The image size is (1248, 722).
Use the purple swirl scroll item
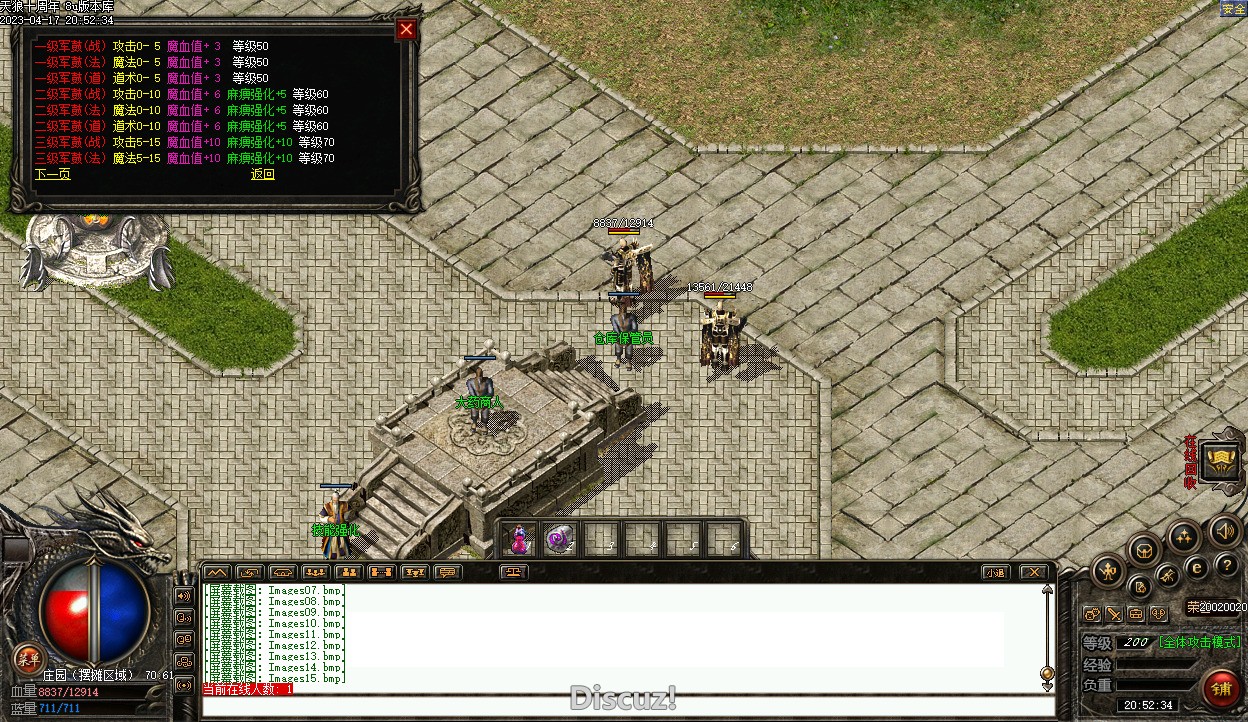560,540
